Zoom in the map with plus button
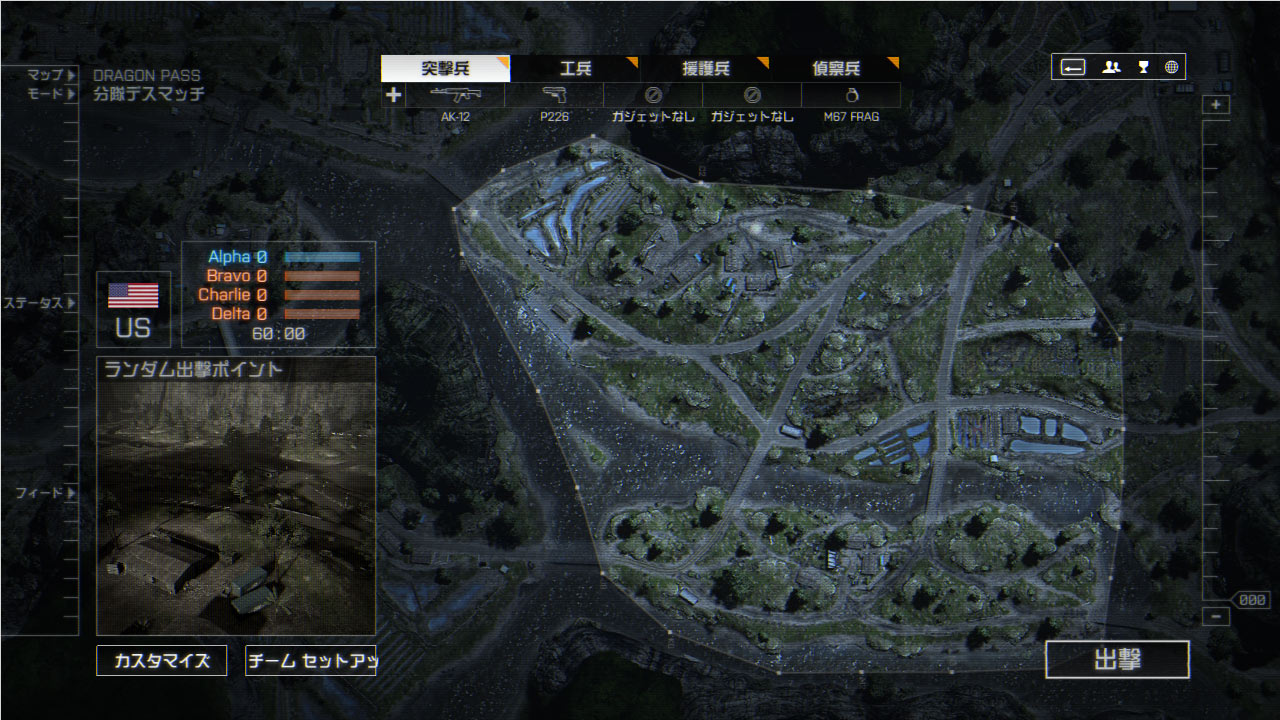The width and height of the screenshot is (1280, 720). coord(1216,105)
